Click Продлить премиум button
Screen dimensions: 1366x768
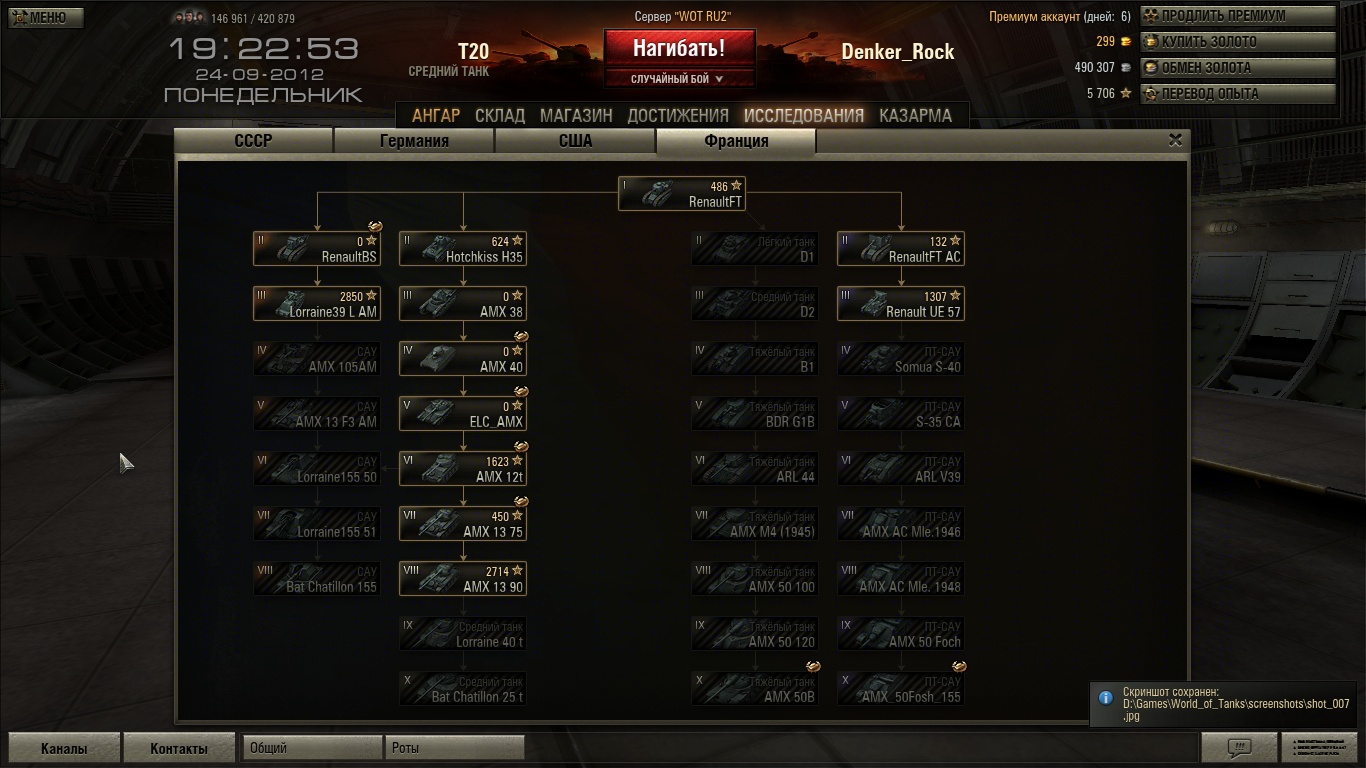click(x=1238, y=16)
